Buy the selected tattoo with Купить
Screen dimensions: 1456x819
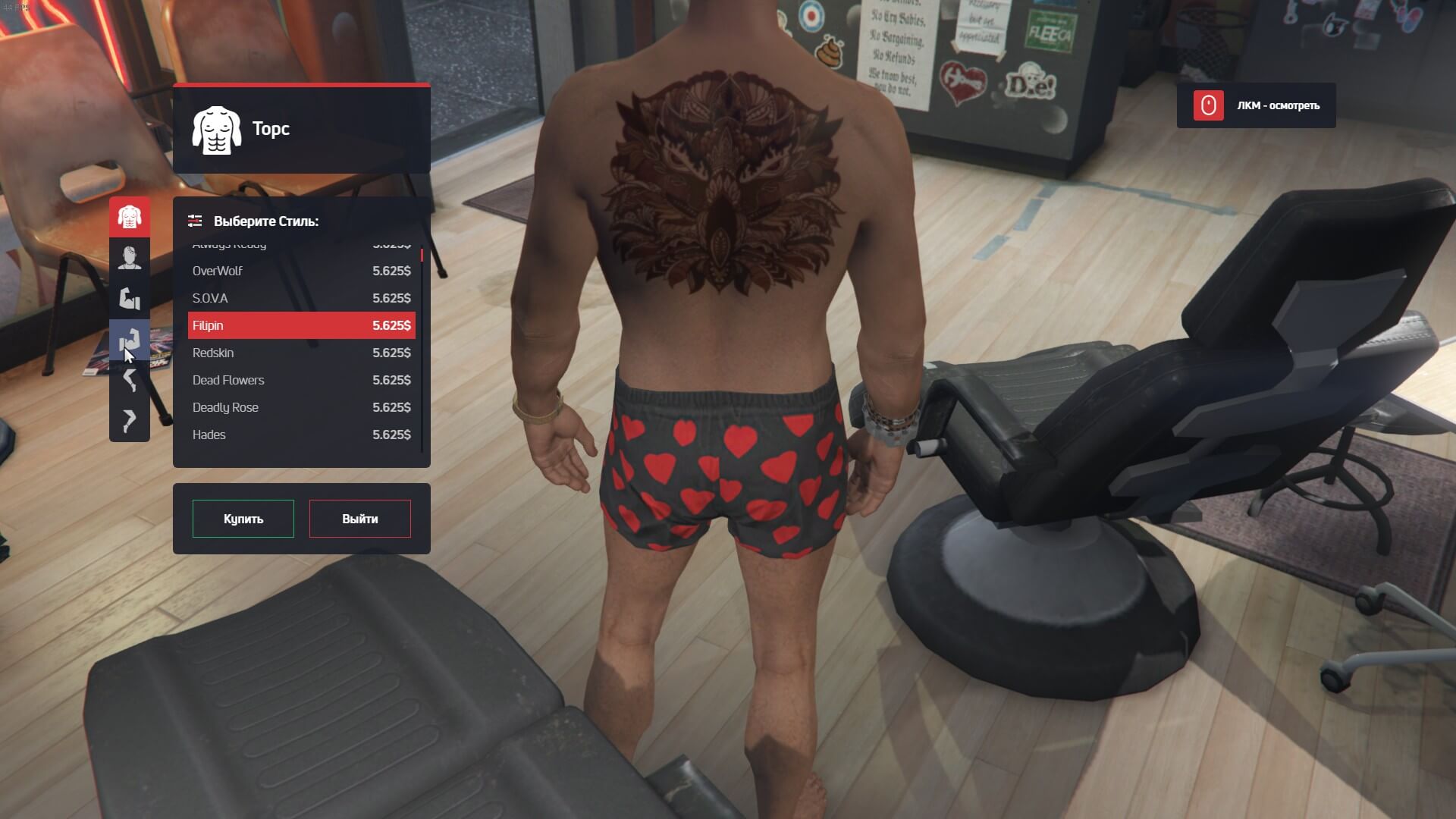(243, 519)
